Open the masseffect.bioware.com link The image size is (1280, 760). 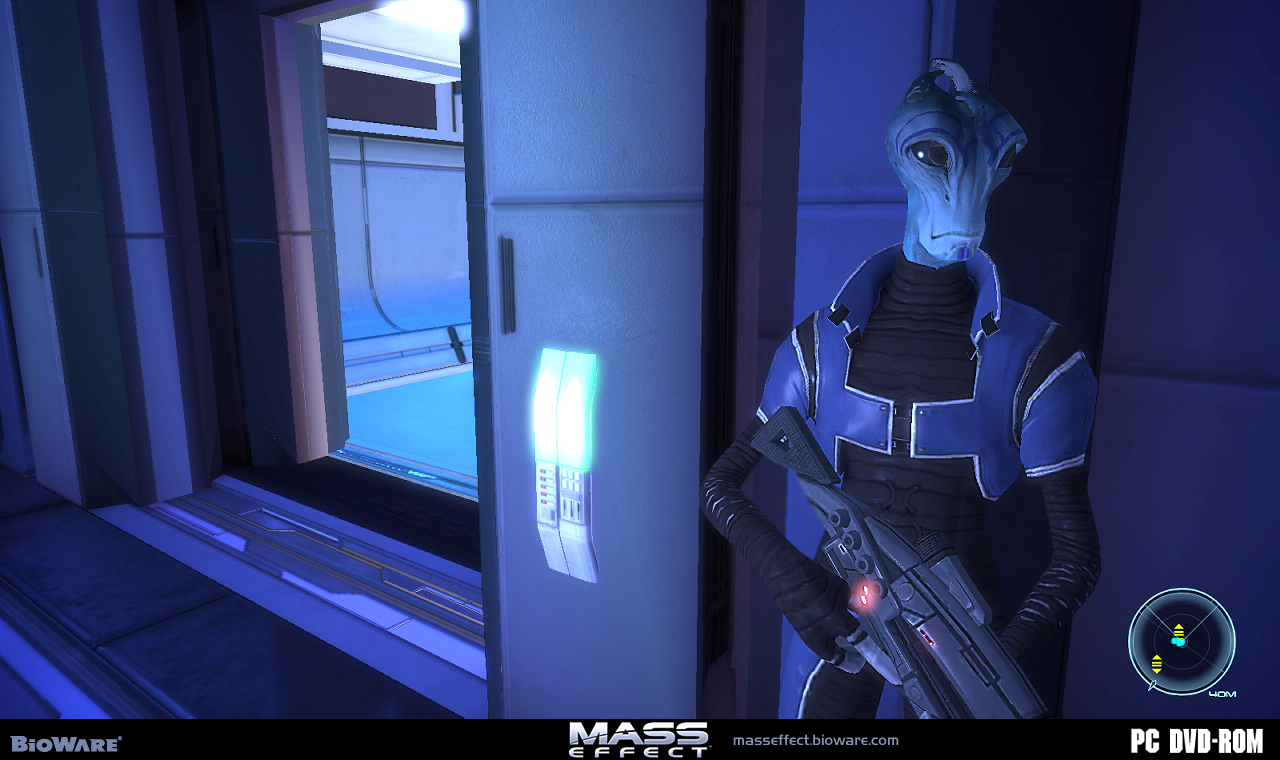[x=815, y=741]
